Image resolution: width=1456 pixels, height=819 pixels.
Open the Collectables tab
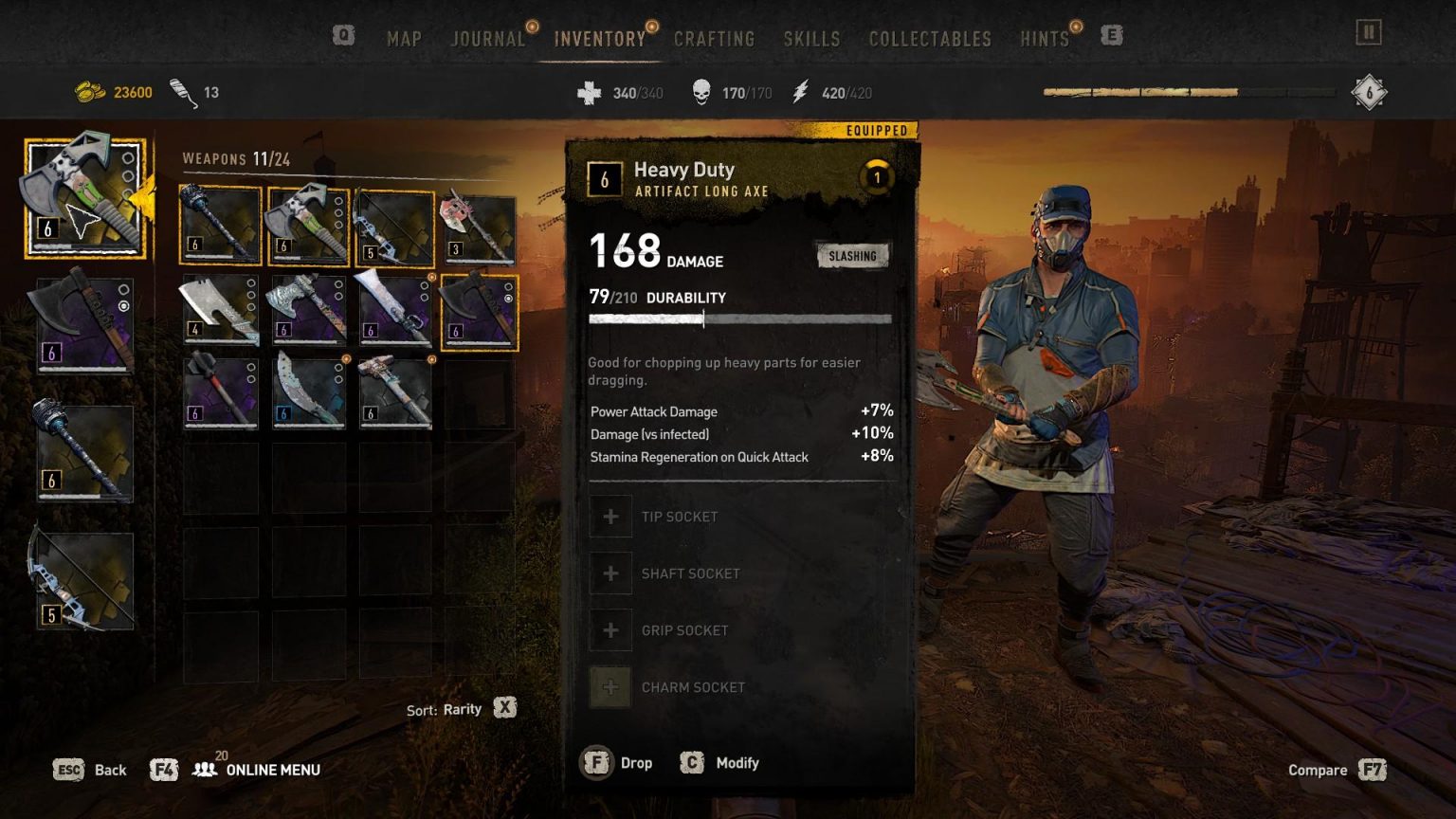(929, 39)
